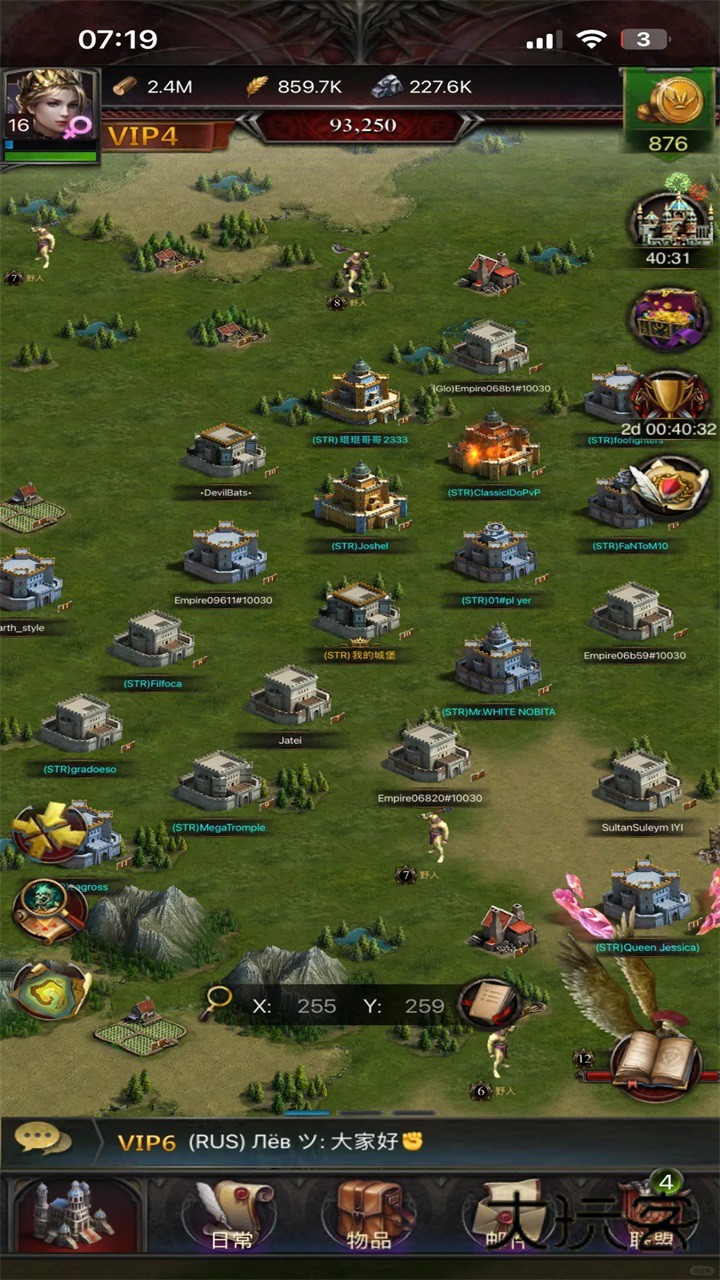Viewport: 720px width, 1280px height.
Task: Open the purple treasure chest offer
Action: pyautogui.click(x=669, y=318)
